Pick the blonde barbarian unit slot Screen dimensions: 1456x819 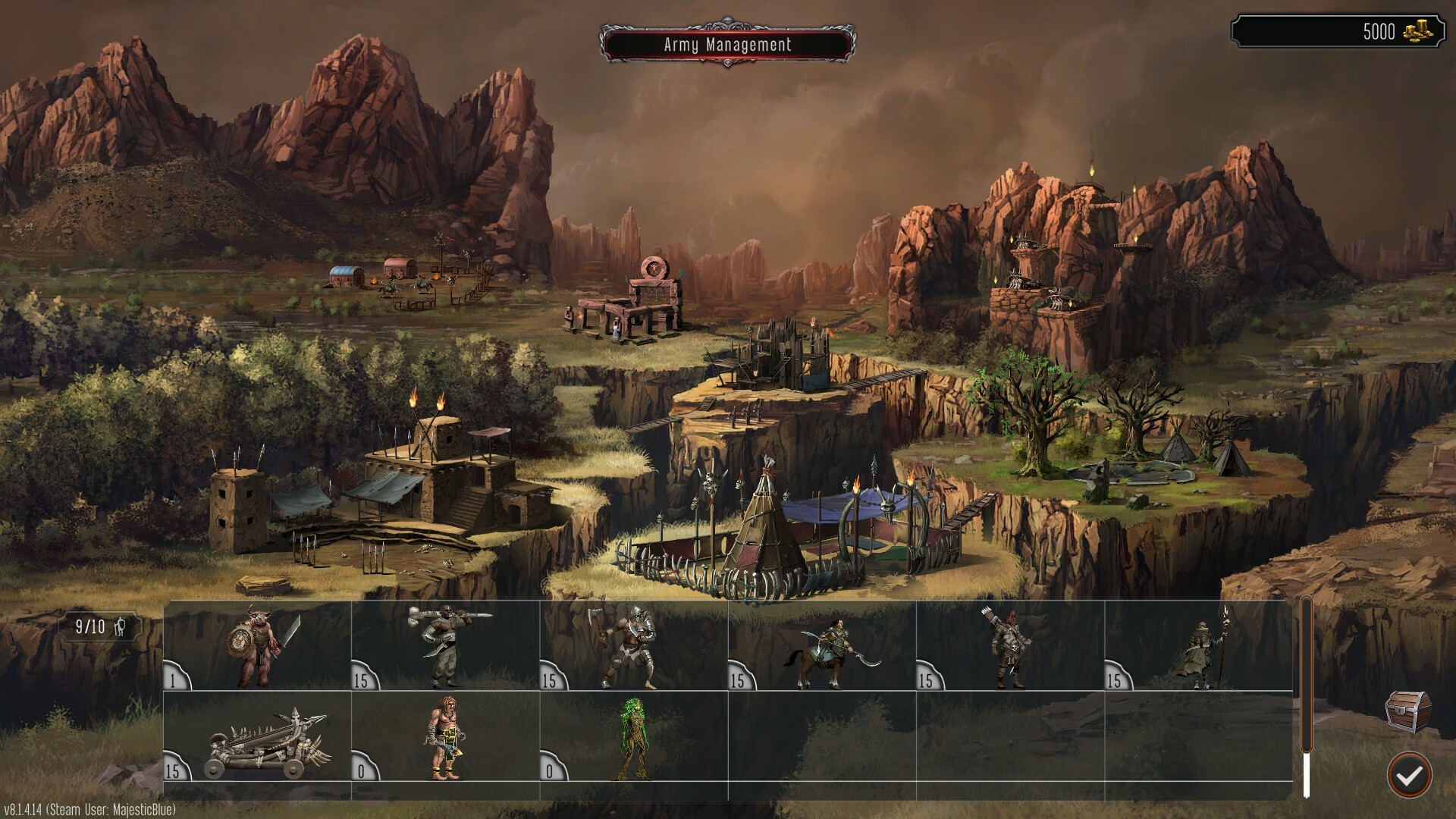coord(446,737)
